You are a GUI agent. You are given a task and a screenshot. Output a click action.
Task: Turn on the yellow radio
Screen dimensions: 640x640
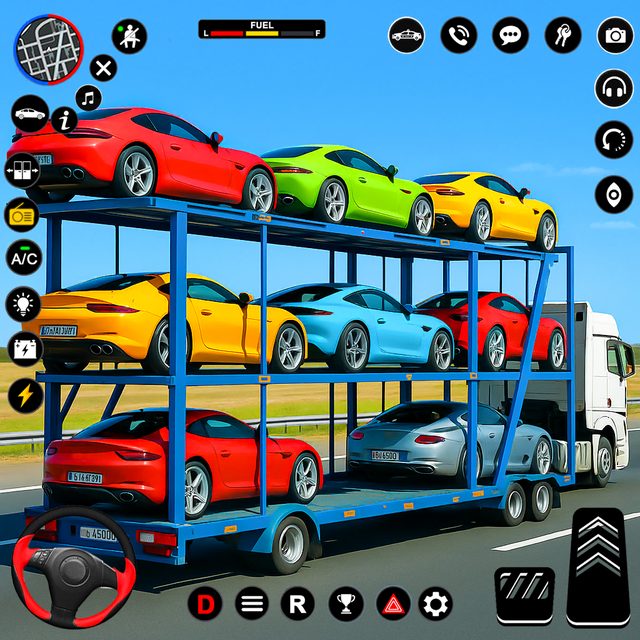[23, 214]
